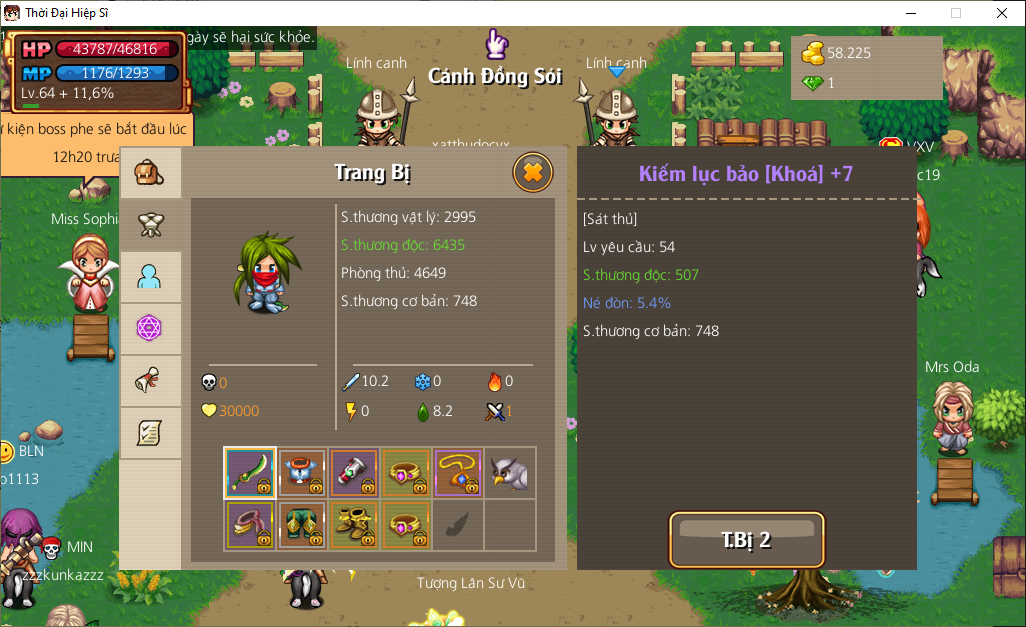Viewport: 1026px width, 627px height.
Task: Open the checklist parchment tab
Action: pos(150,432)
